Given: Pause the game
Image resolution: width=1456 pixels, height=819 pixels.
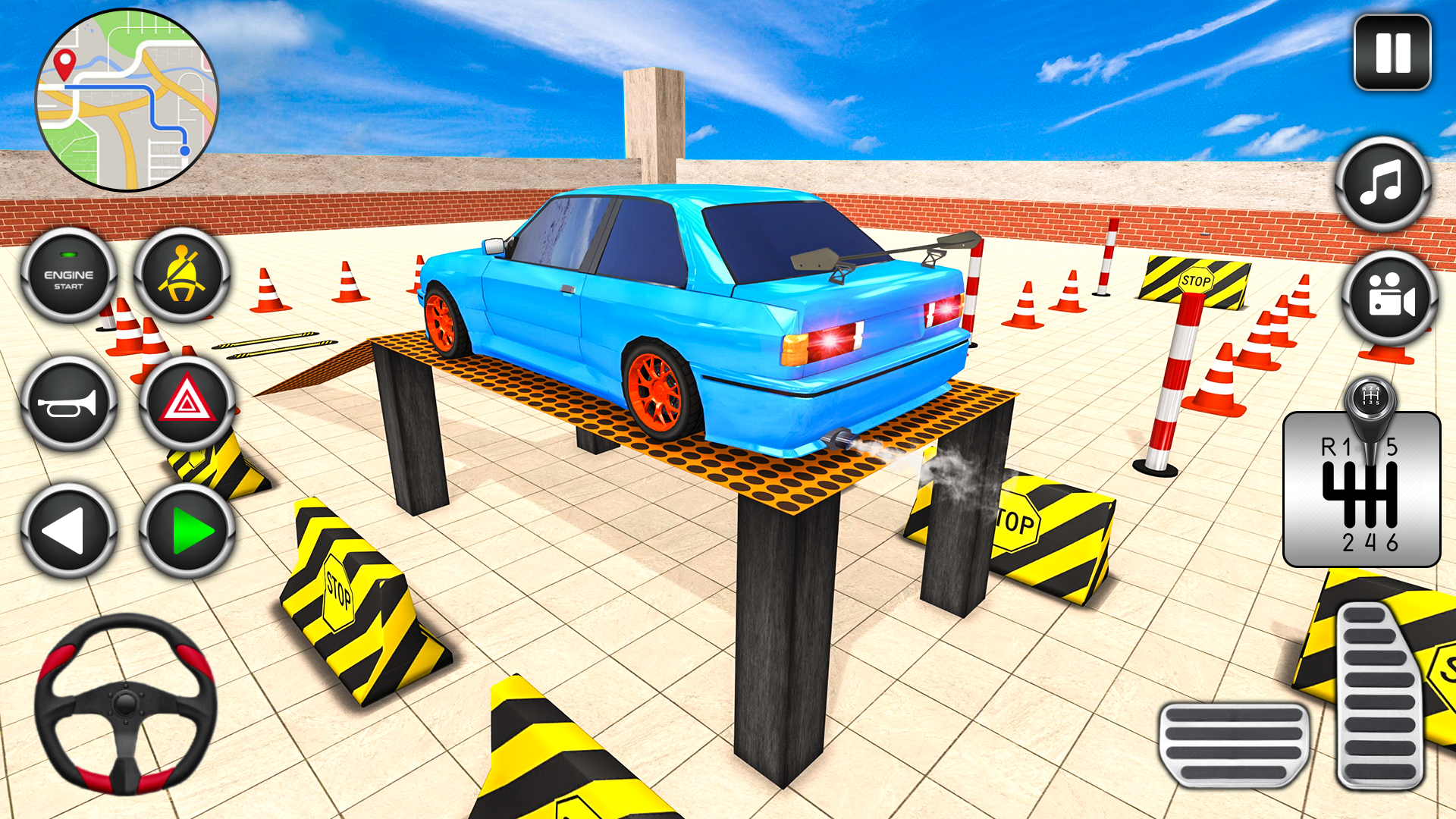Looking at the screenshot, I should click(x=1394, y=51).
